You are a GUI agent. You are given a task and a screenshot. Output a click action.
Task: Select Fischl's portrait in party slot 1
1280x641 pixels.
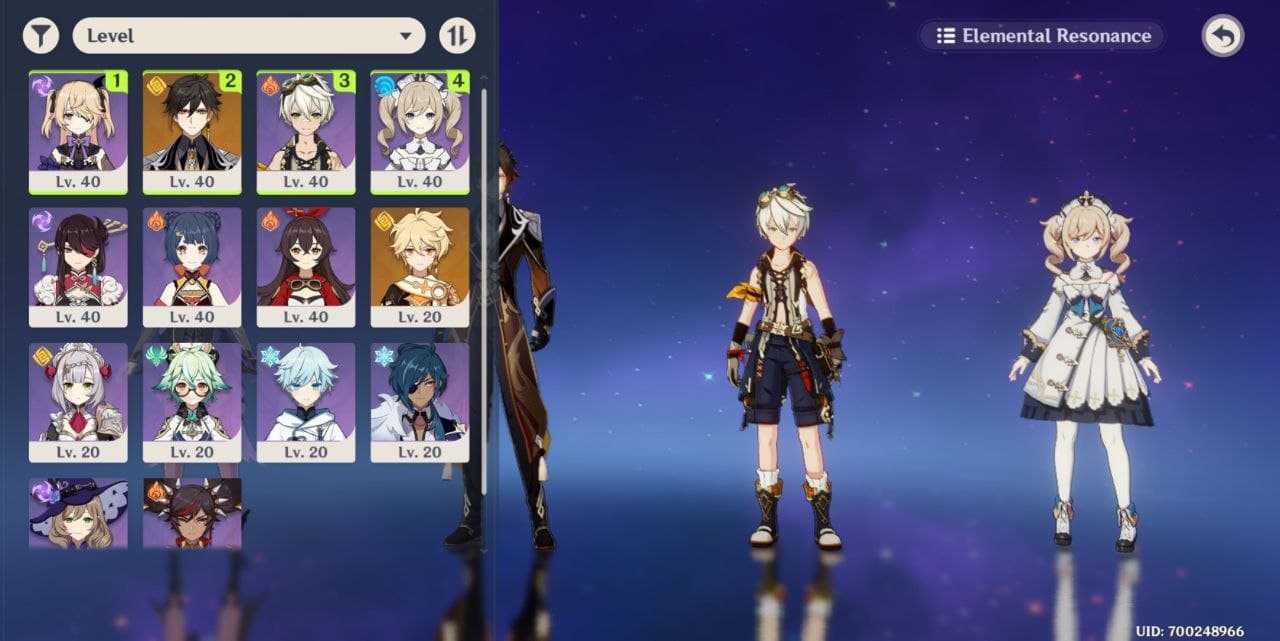[78, 131]
